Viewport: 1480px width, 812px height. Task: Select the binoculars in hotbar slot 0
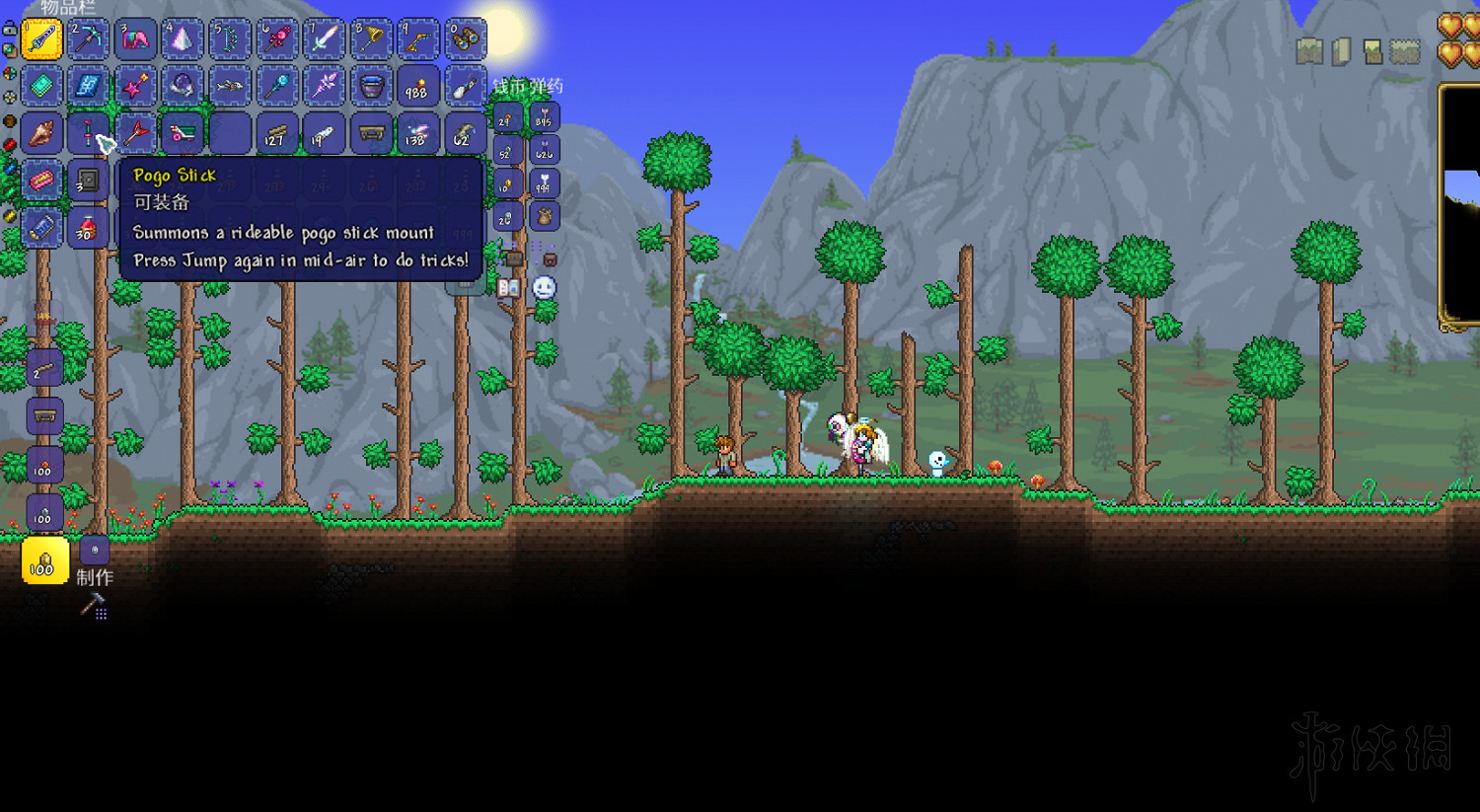click(466, 39)
